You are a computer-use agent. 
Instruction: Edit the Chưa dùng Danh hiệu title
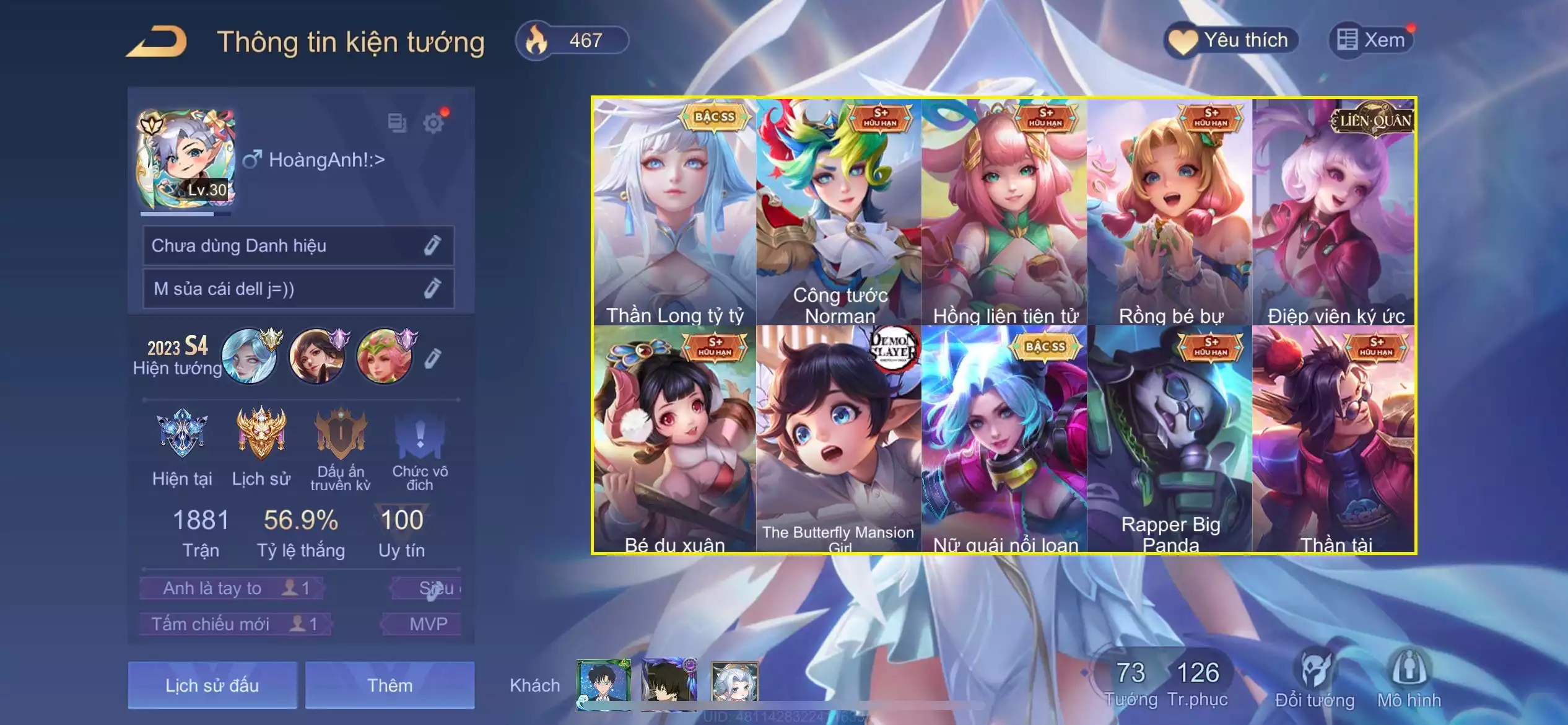pos(432,246)
